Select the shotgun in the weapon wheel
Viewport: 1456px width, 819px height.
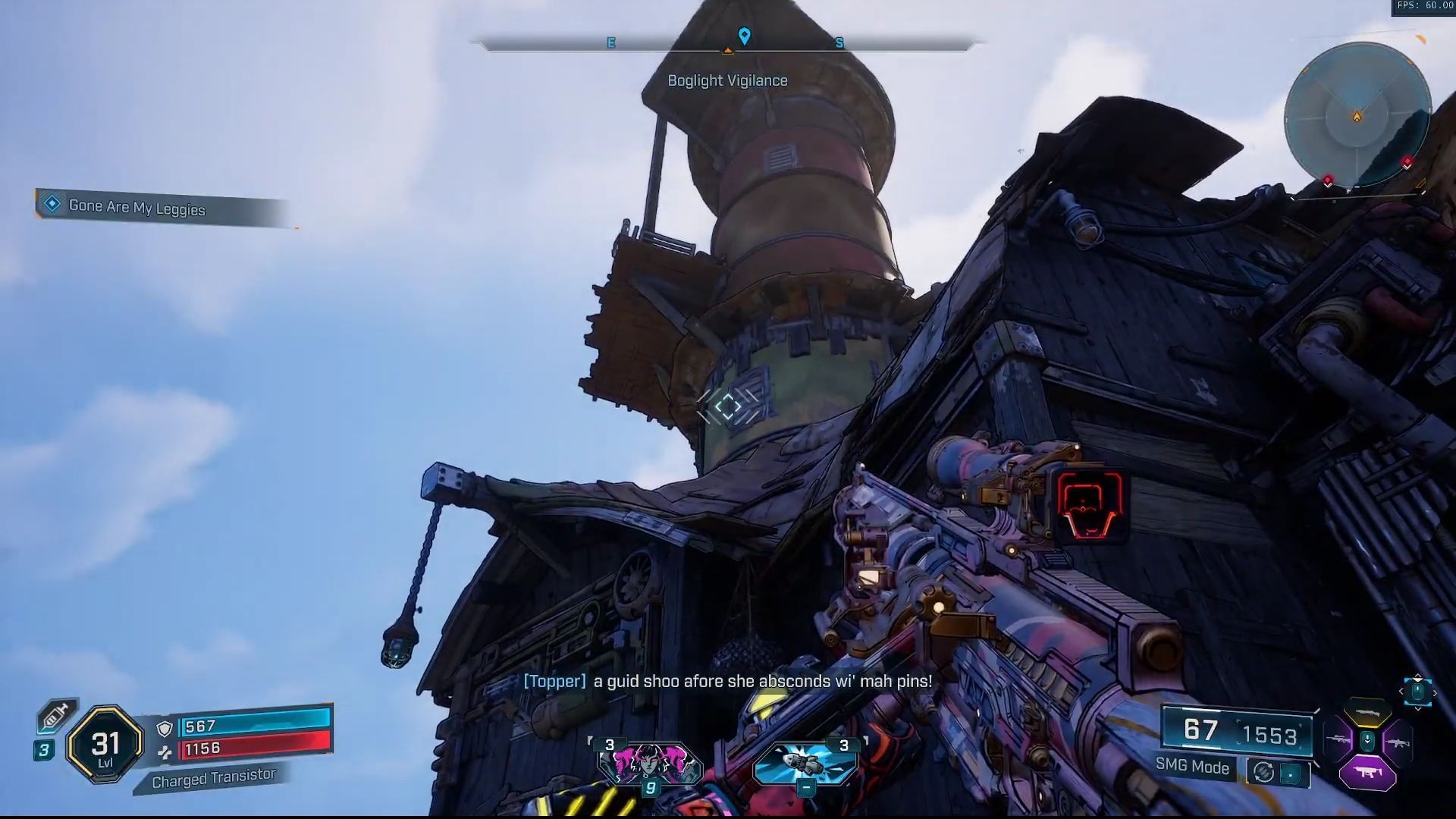coord(1367,713)
